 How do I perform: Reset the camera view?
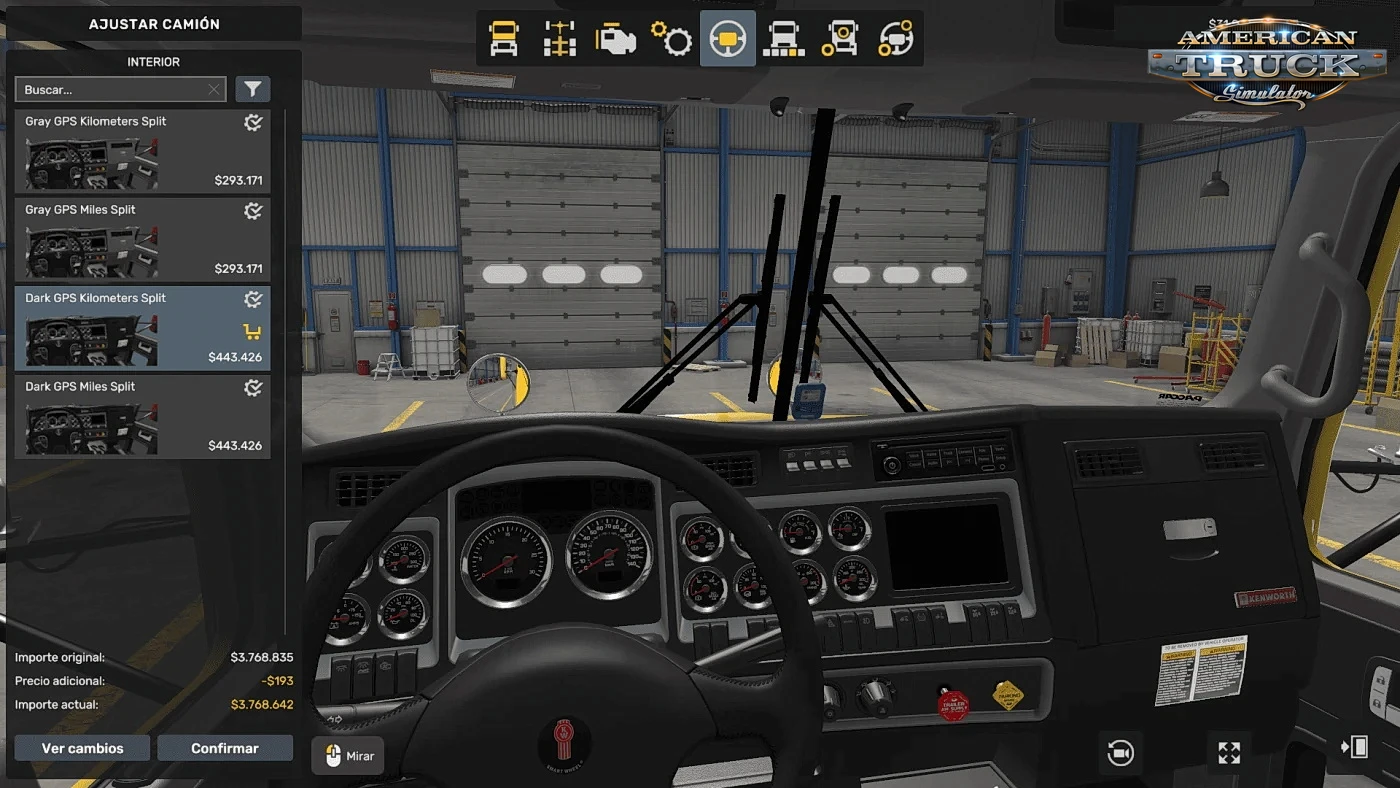(1121, 752)
